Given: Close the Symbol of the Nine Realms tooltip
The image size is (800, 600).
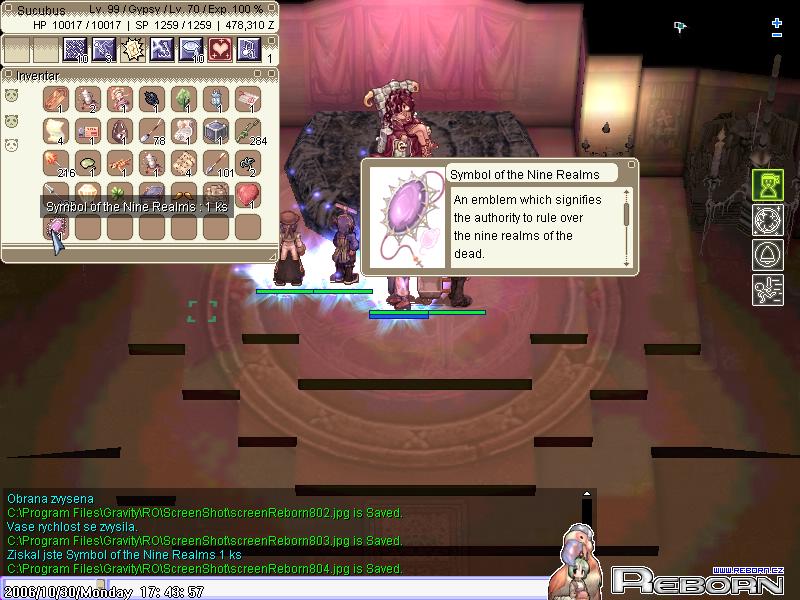Looking at the screenshot, I should (632, 165).
